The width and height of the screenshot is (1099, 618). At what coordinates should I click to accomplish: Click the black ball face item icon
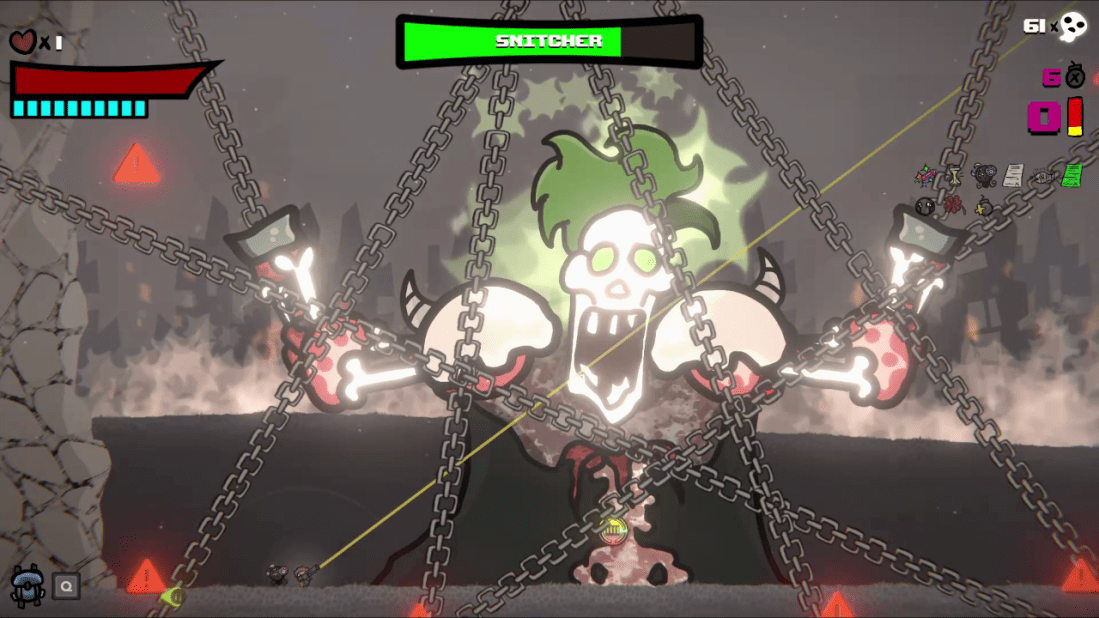click(926, 206)
